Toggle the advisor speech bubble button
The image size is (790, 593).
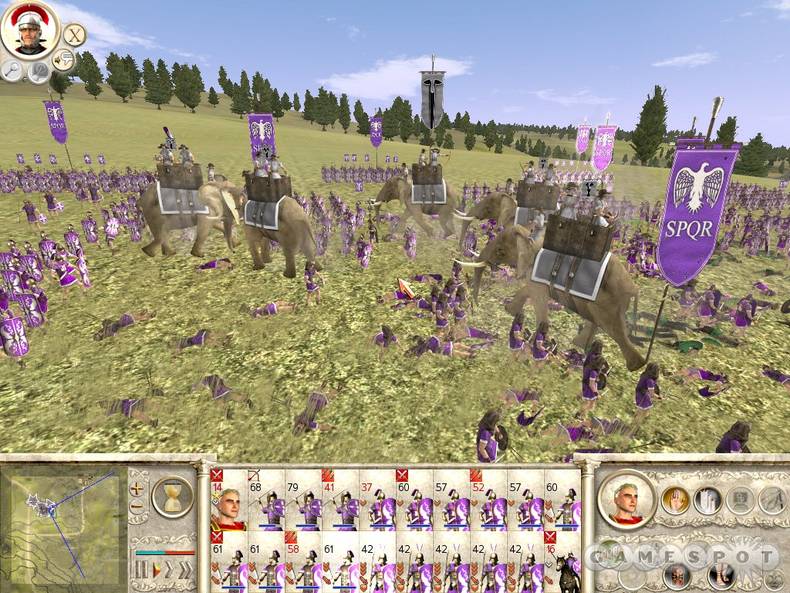pos(63,59)
